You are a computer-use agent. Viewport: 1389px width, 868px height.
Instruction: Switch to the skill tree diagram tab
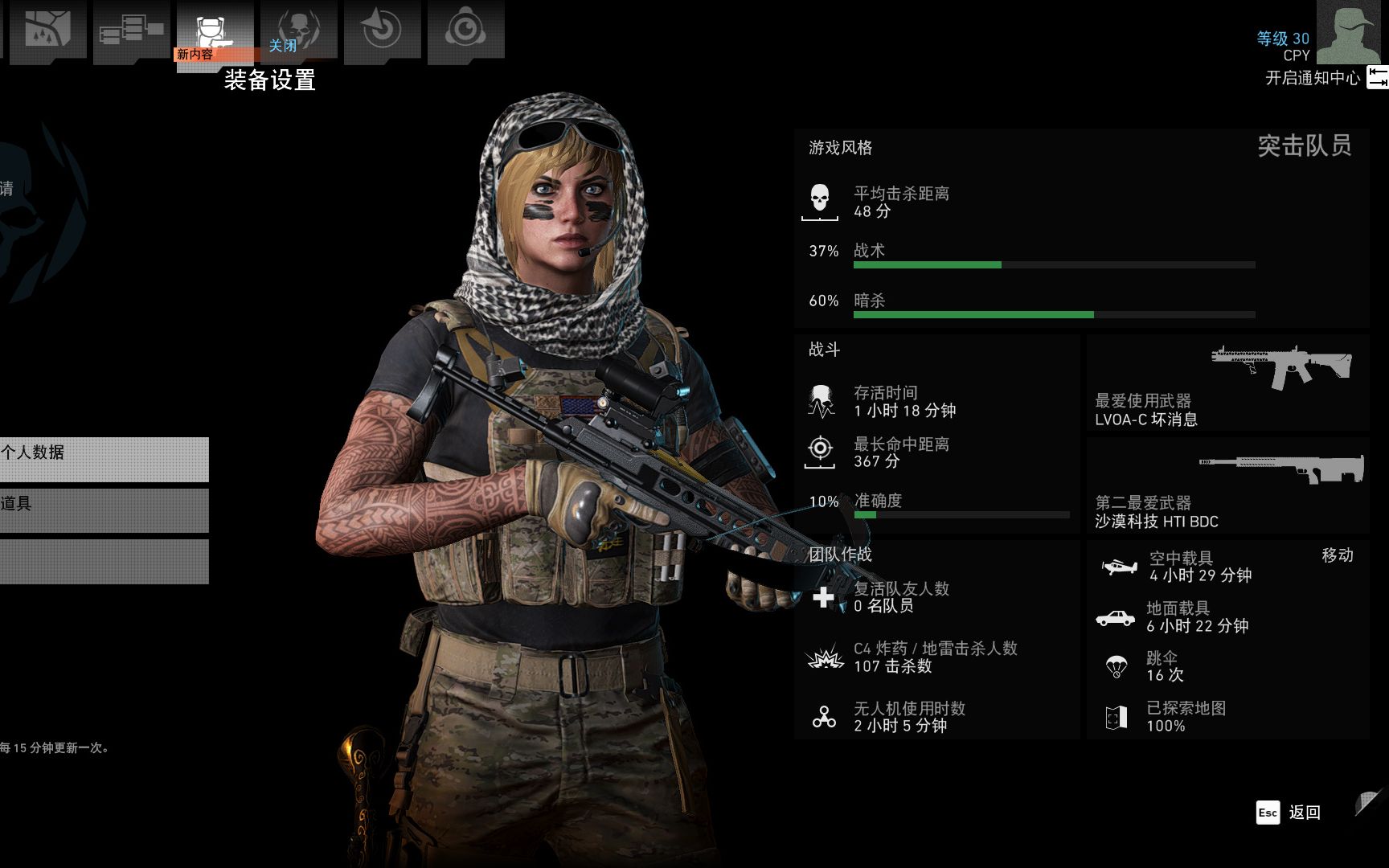131,30
